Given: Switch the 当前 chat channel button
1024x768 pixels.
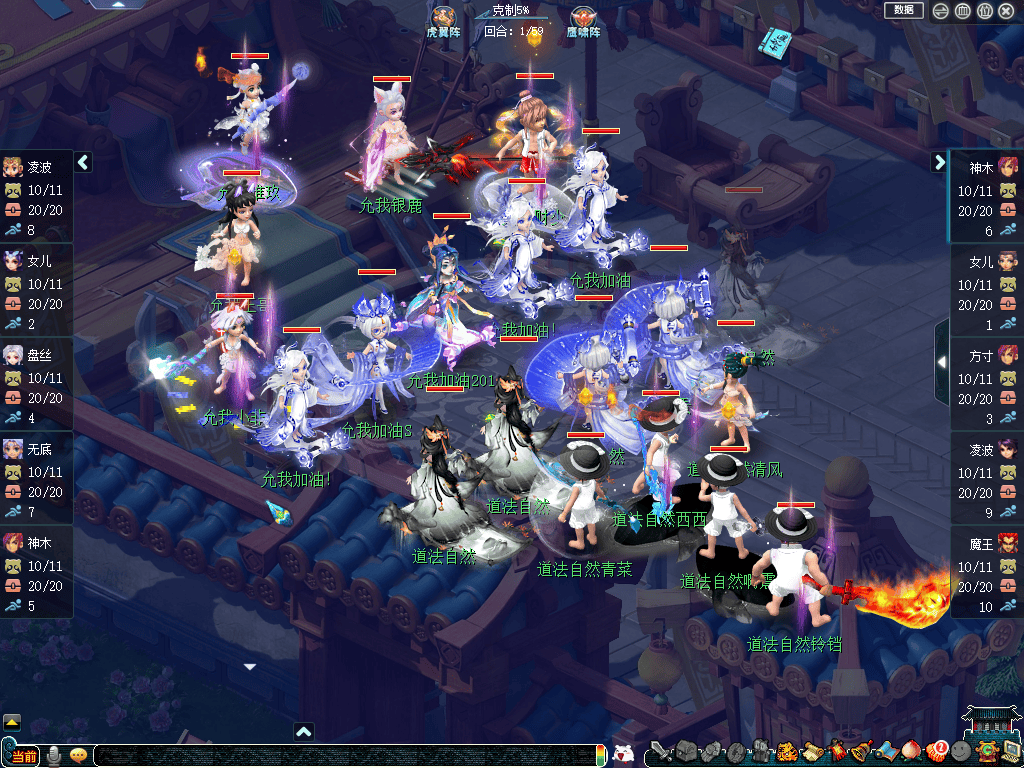Looking at the screenshot, I should pyautogui.click(x=22, y=755).
